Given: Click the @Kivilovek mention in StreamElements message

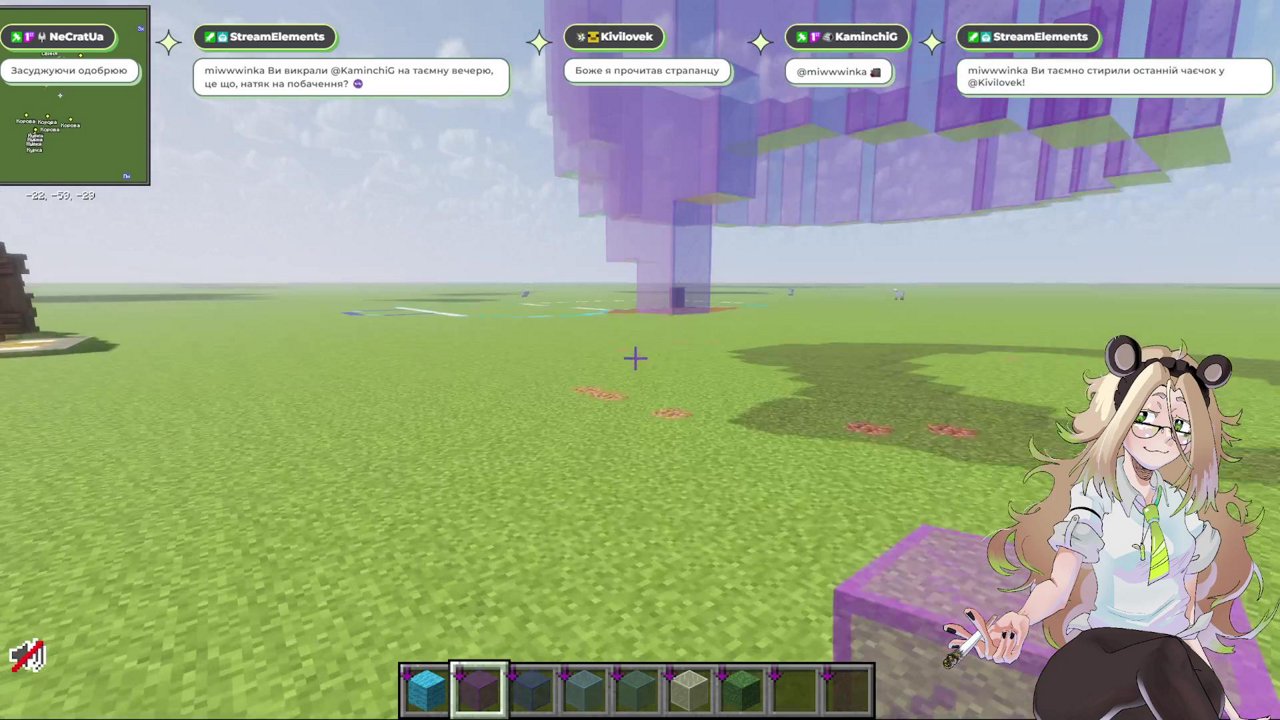Looking at the screenshot, I should coord(996,82).
